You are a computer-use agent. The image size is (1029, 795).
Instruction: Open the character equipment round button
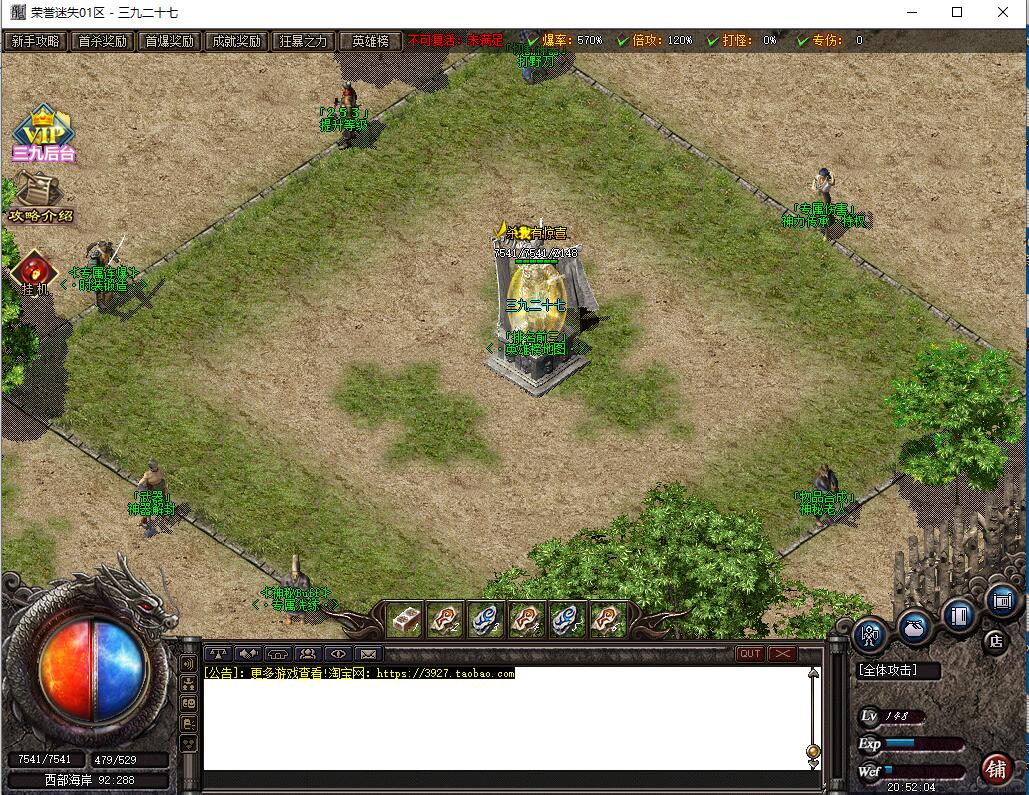tap(869, 635)
